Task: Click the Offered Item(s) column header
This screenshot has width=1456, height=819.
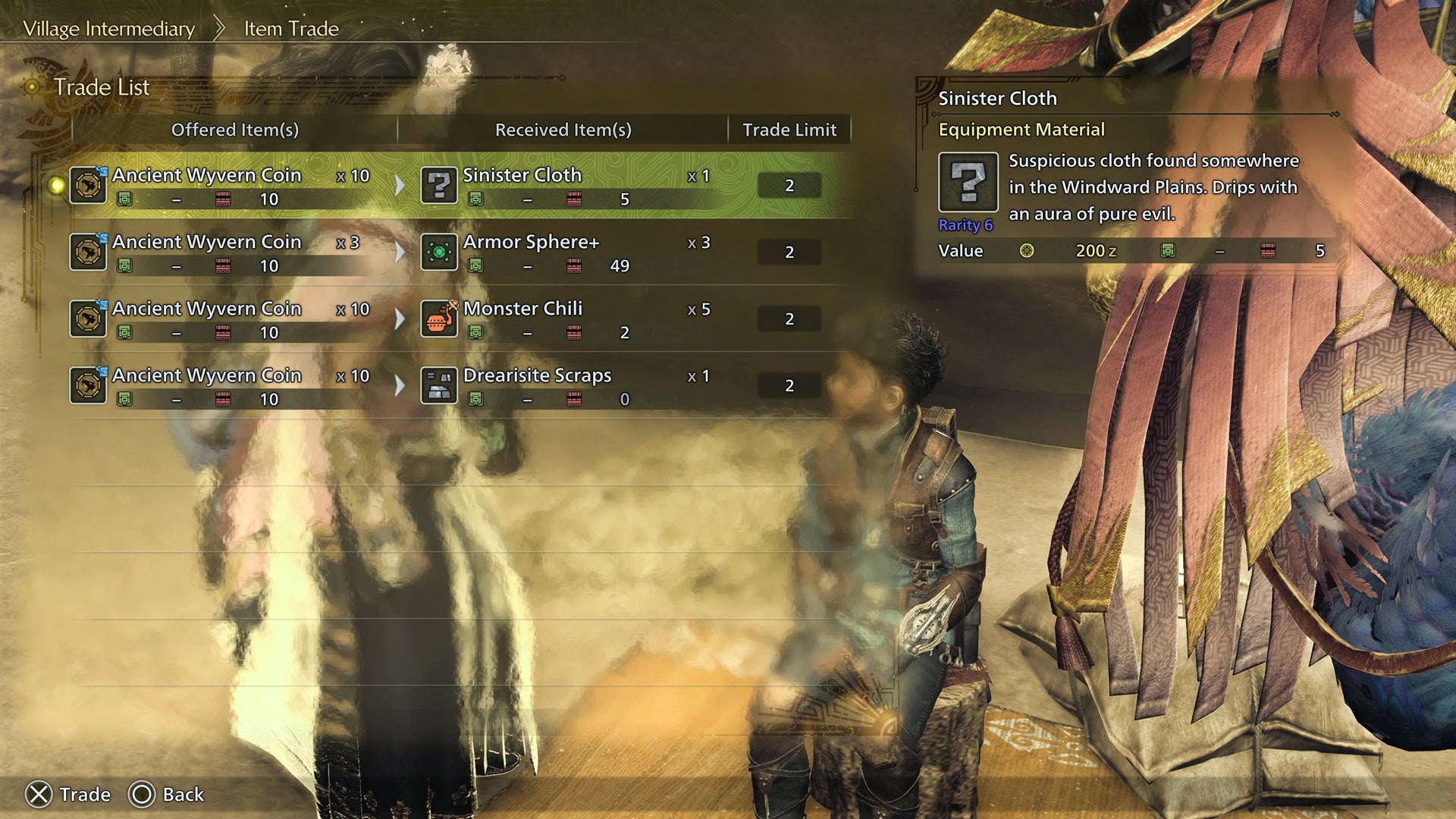Action: pos(234,130)
